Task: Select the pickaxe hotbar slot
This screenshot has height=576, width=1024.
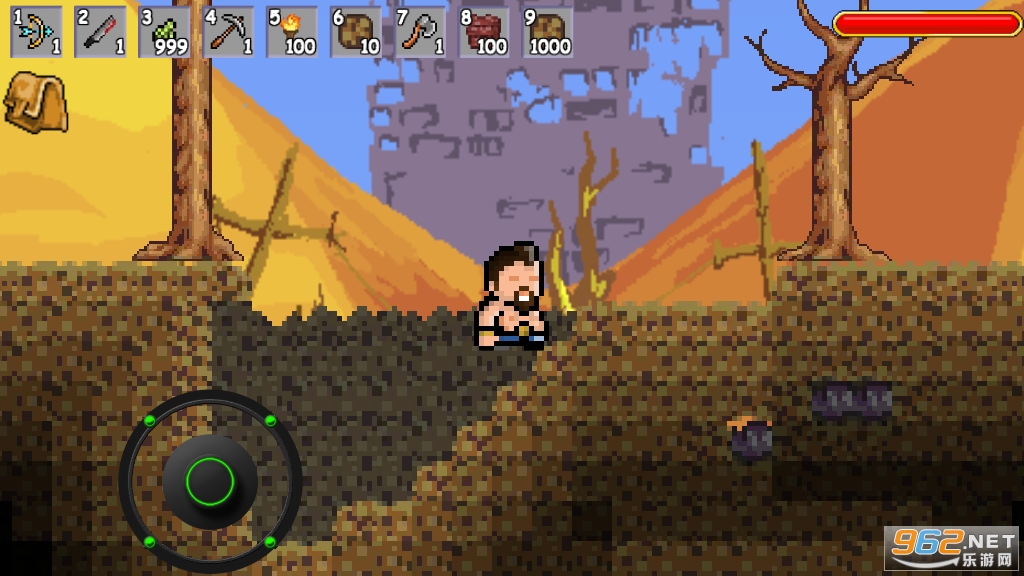Action: pos(229,32)
